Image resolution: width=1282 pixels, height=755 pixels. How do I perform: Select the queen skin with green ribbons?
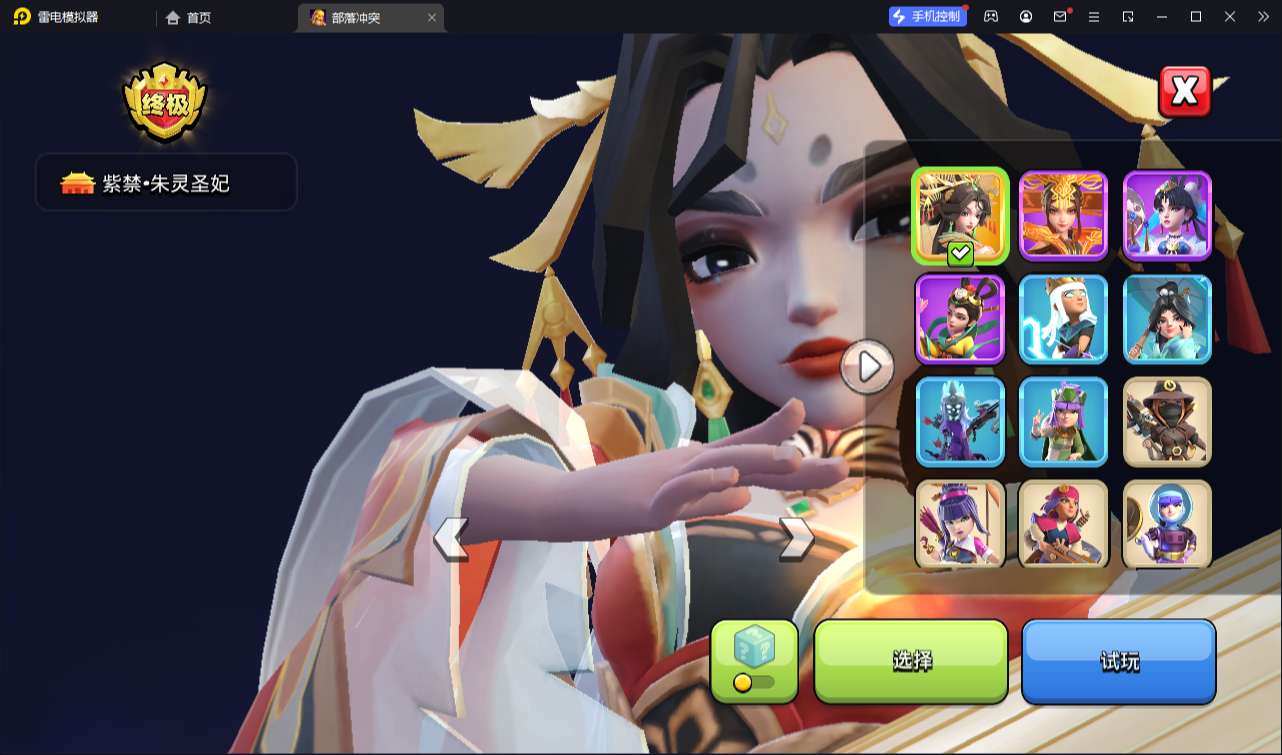(960, 319)
